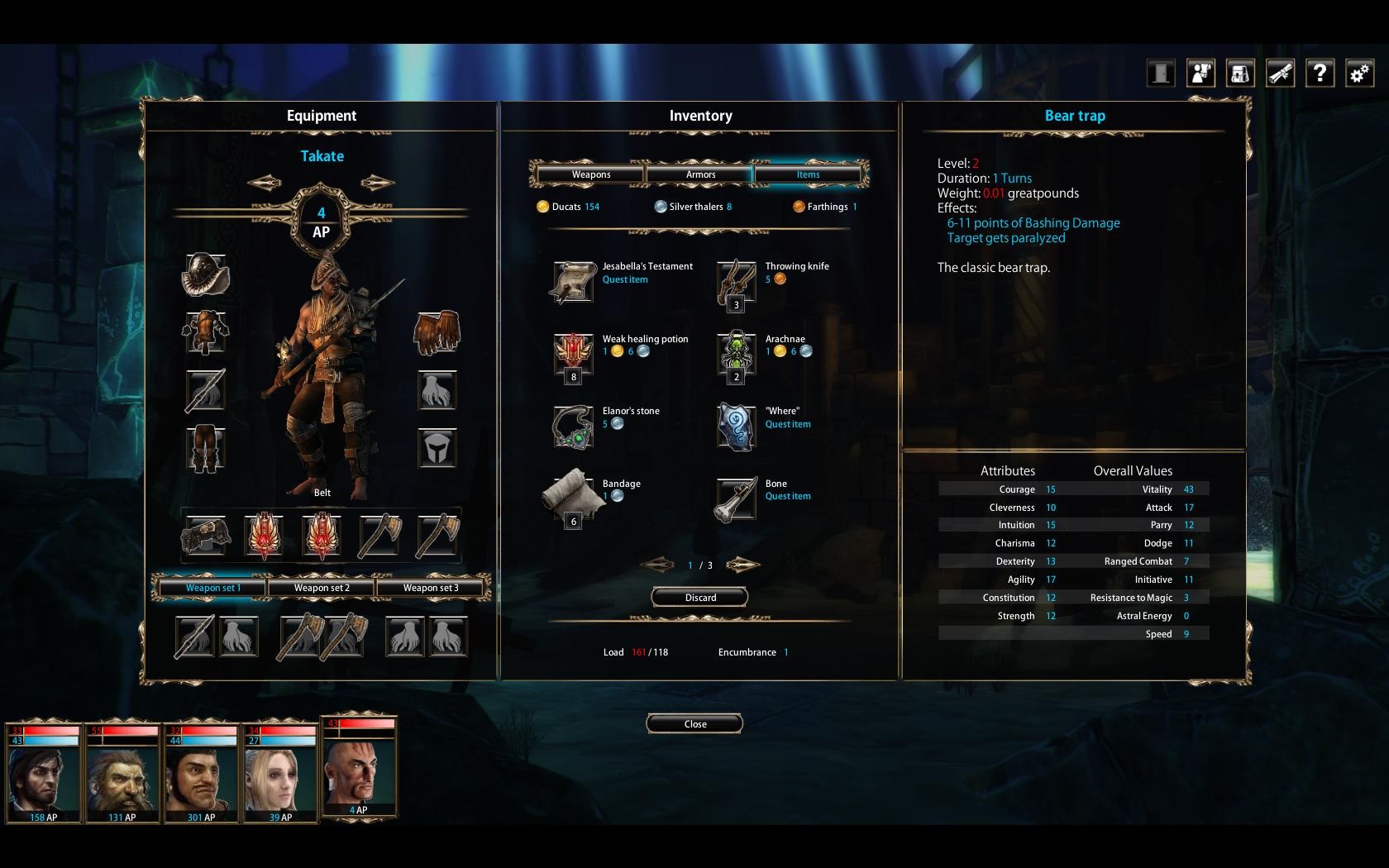This screenshot has height=868, width=1389.
Task: Select Jesabella's Testament quest item
Action: coord(573,282)
